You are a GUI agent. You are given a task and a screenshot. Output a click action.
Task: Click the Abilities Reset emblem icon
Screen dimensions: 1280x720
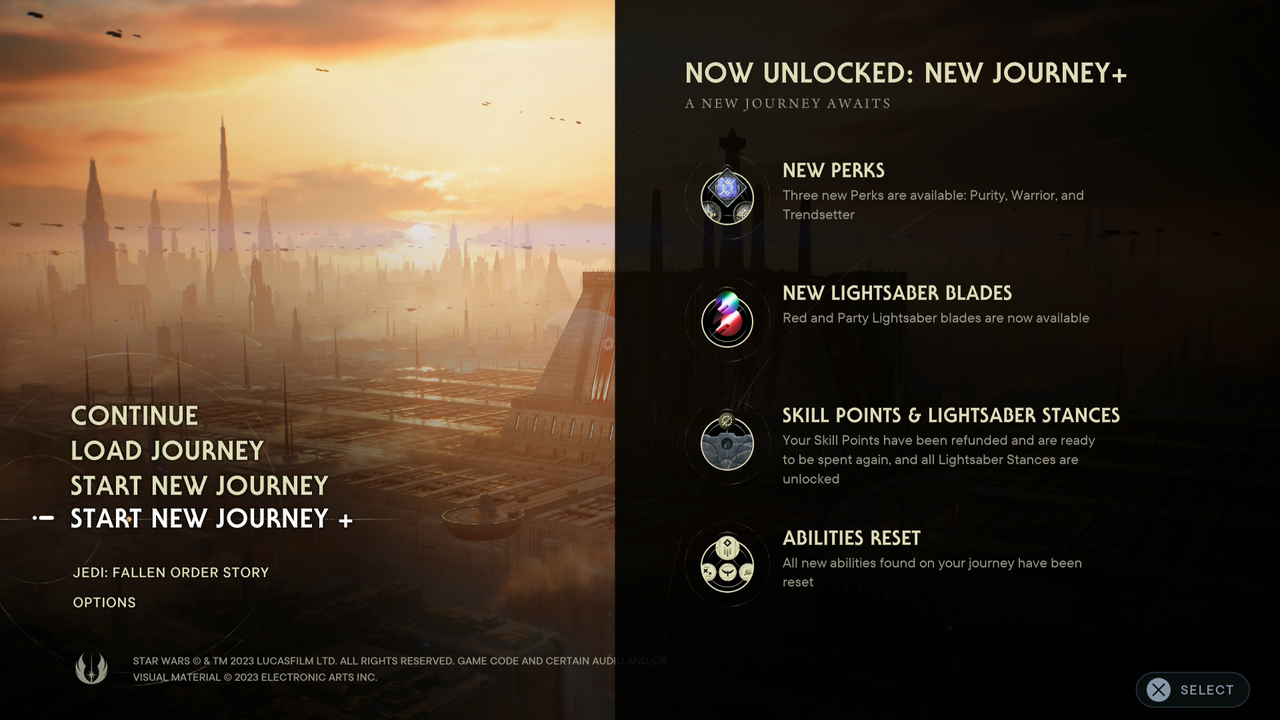point(727,565)
